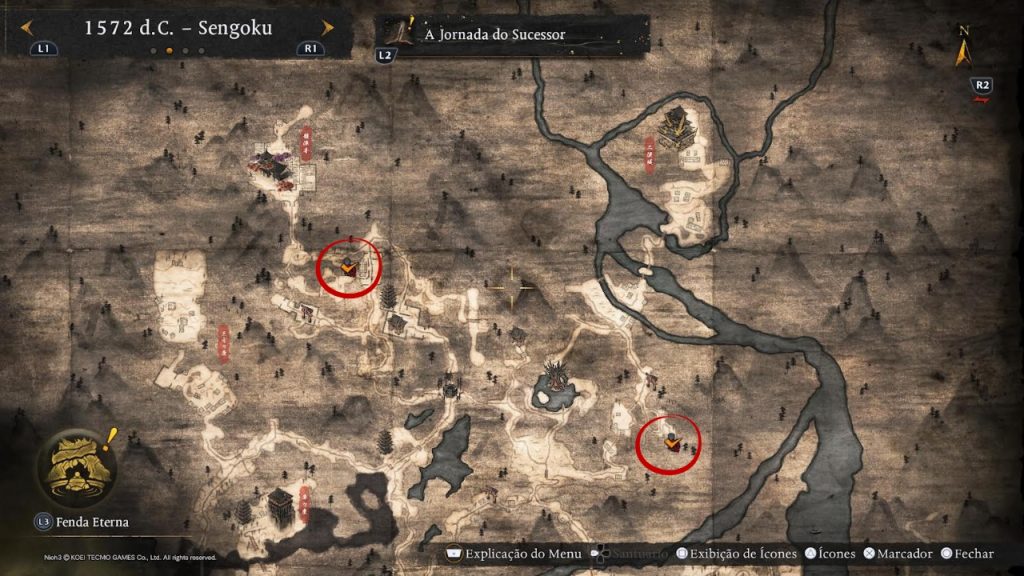Open Exibição de Ícones display options
Screen dimensions: 1024x576
[x=737, y=553]
